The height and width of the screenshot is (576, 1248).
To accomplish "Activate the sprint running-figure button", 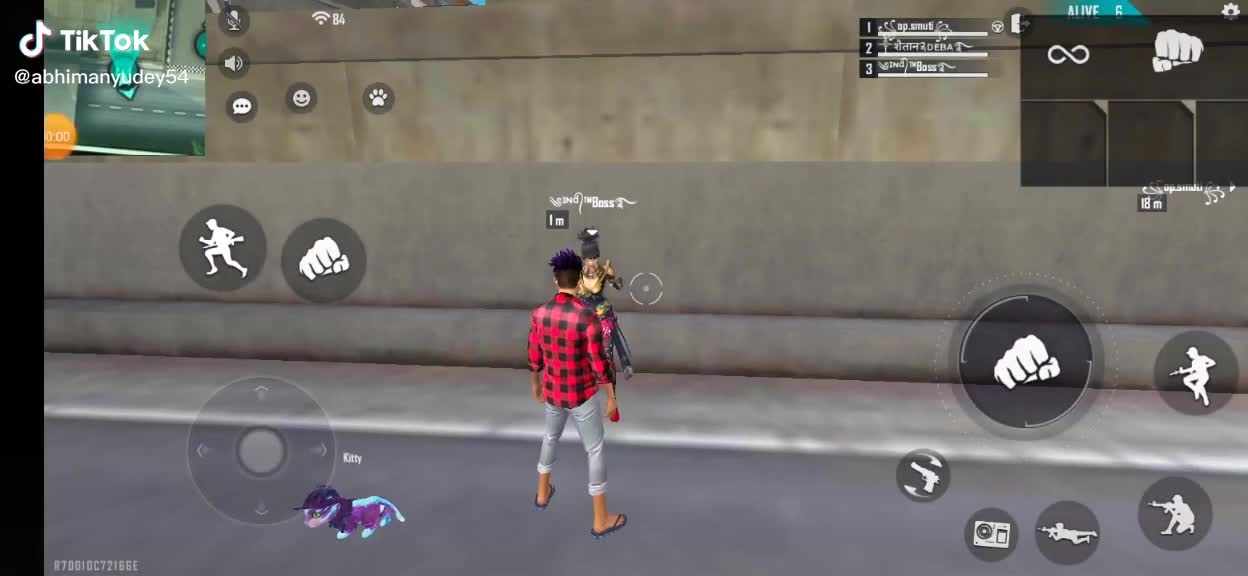I will (x=222, y=248).
